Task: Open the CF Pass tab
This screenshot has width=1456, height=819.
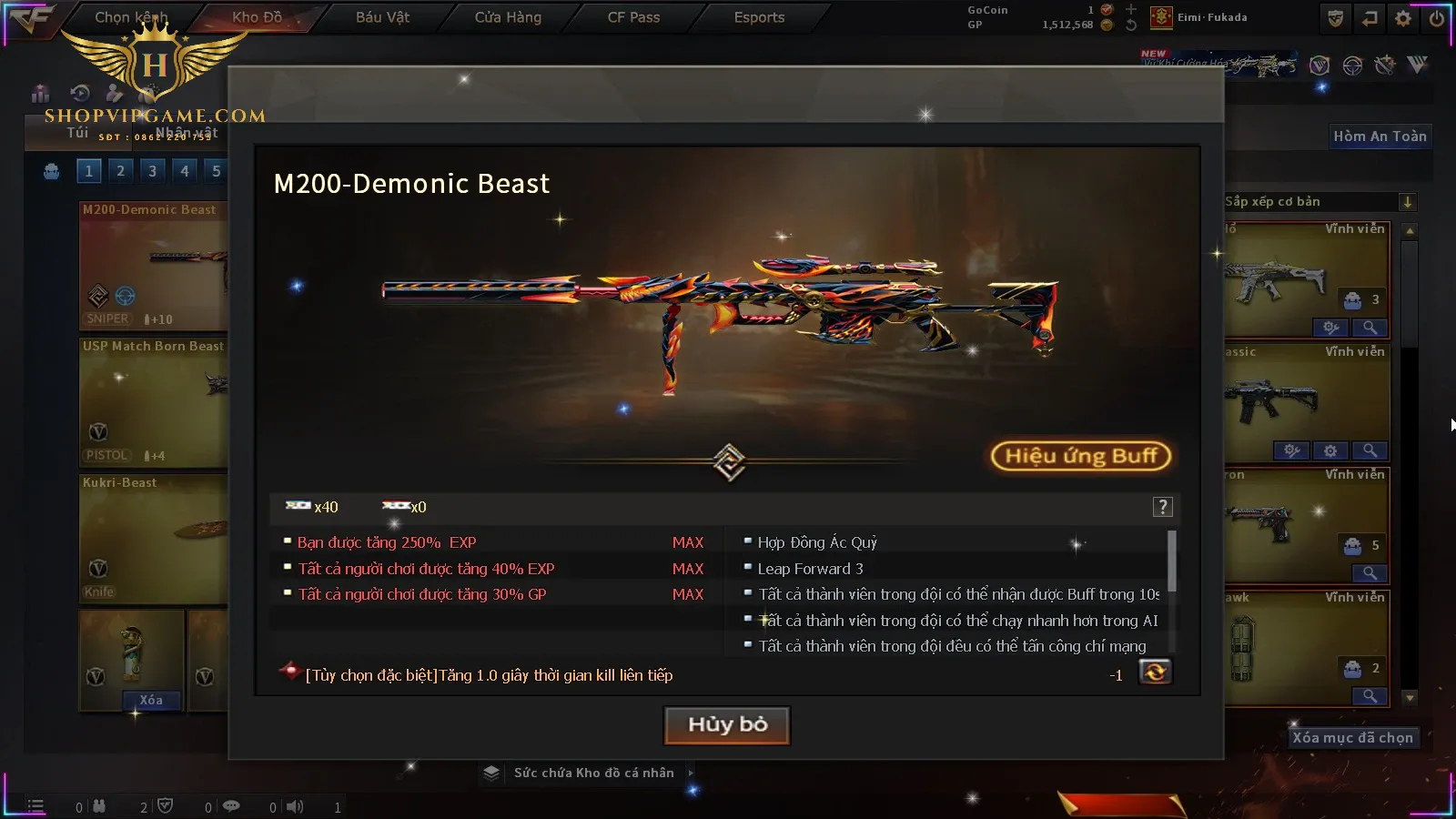Action: pyautogui.click(x=633, y=17)
